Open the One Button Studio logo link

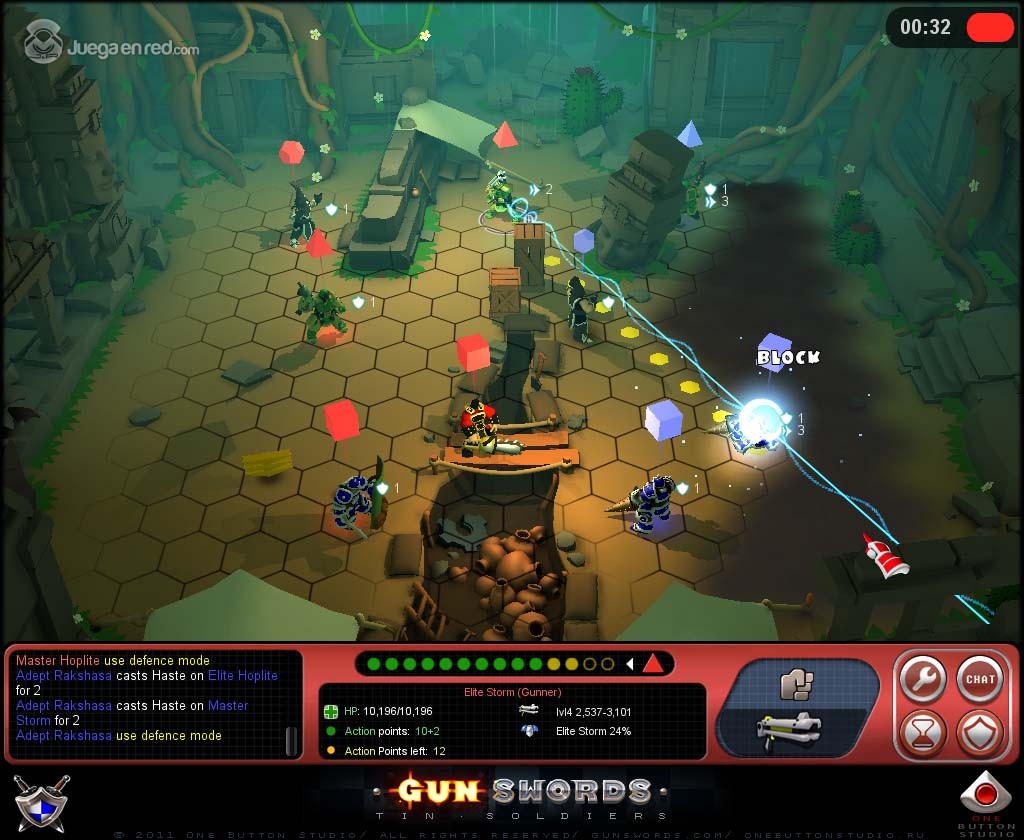(986, 802)
